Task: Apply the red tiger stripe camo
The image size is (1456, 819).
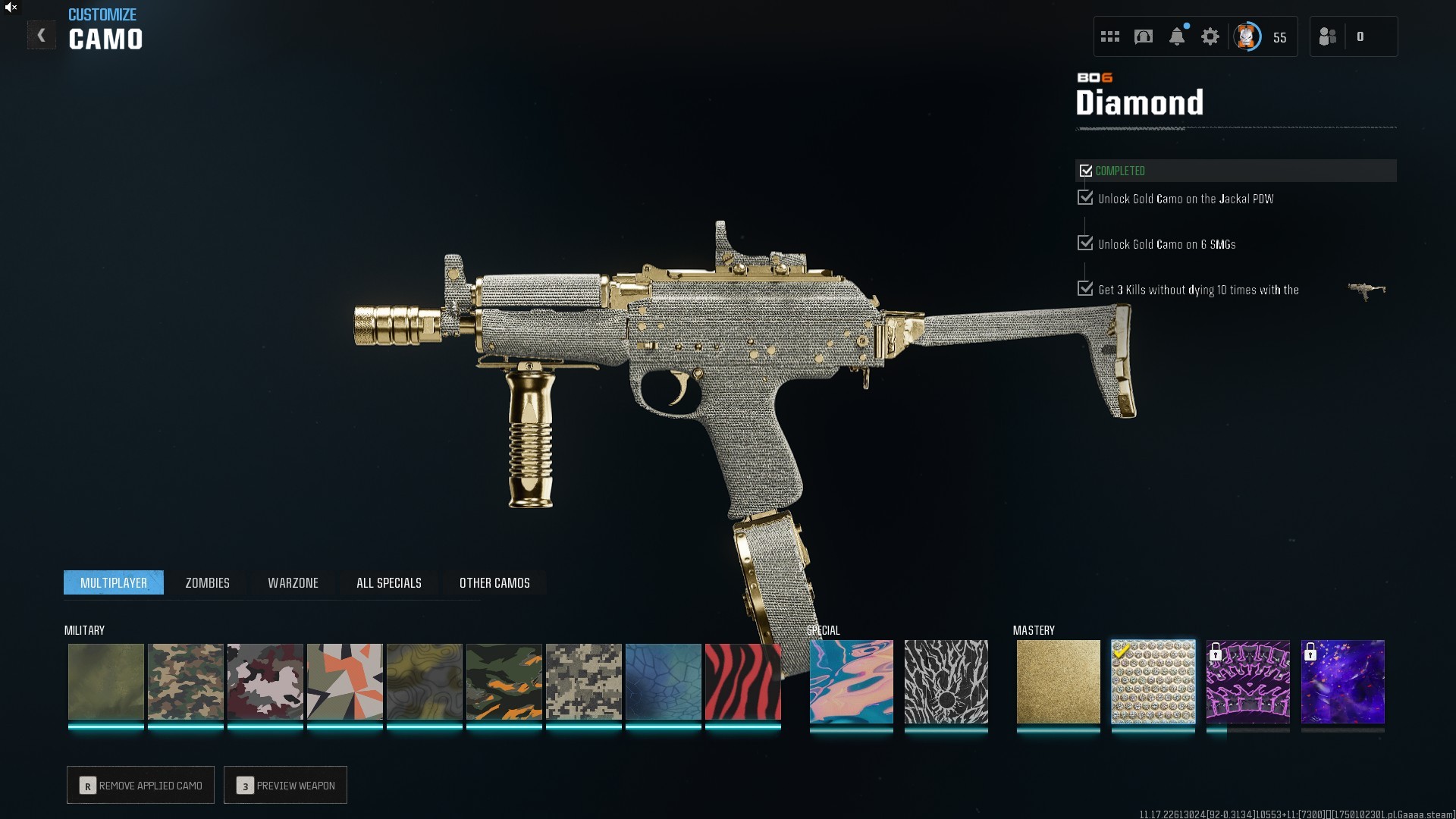Action: tap(742, 682)
